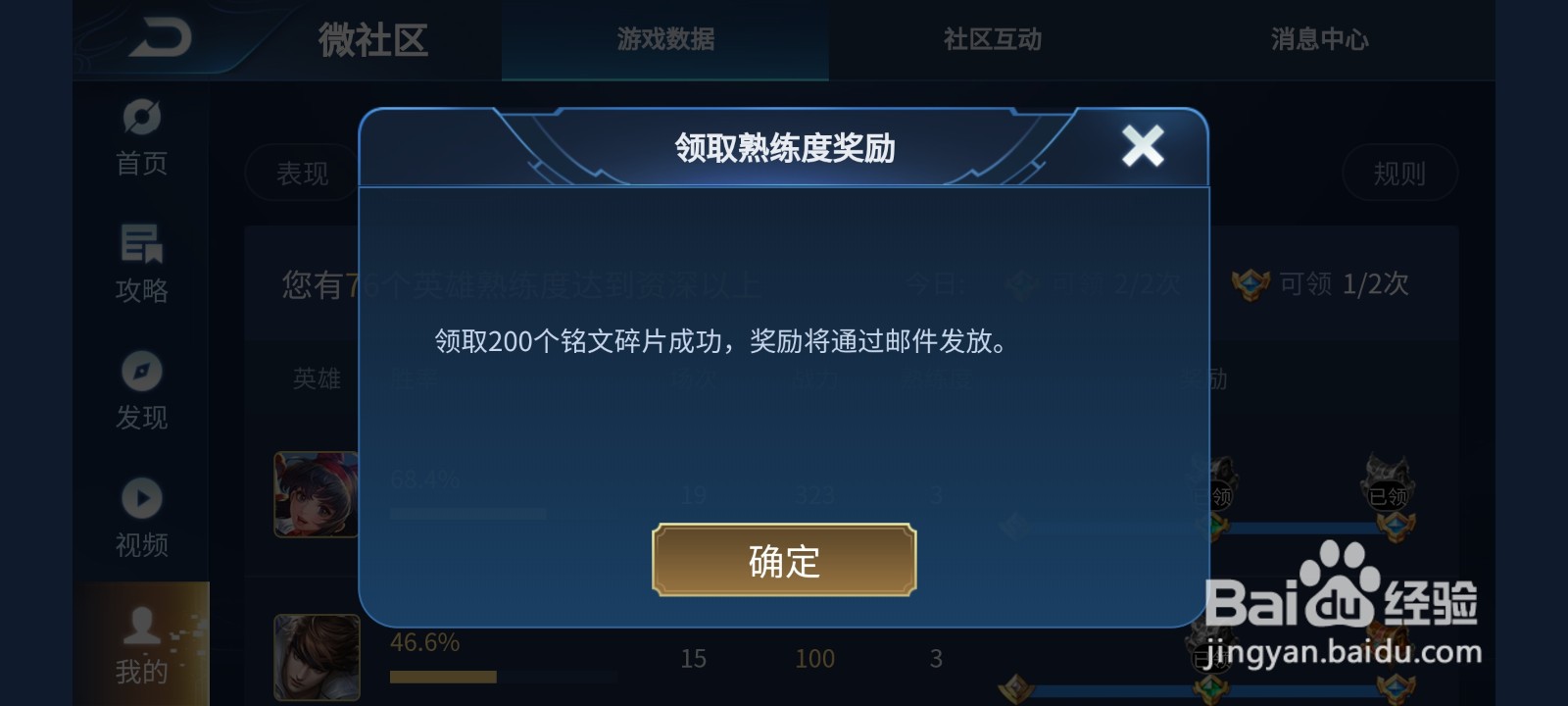Viewport: 1568px width, 706px height.
Task: Switch to the 消息中心 tab
Action: point(1319,39)
